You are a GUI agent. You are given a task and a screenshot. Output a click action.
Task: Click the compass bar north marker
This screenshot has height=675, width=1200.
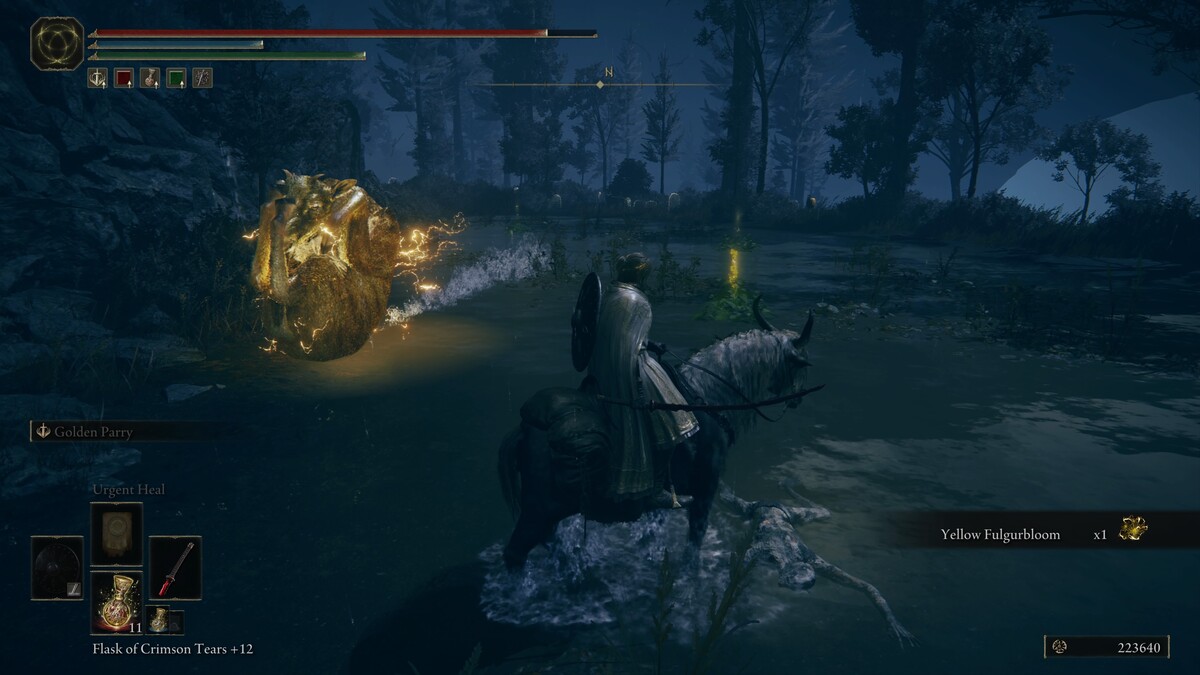tap(608, 73)
